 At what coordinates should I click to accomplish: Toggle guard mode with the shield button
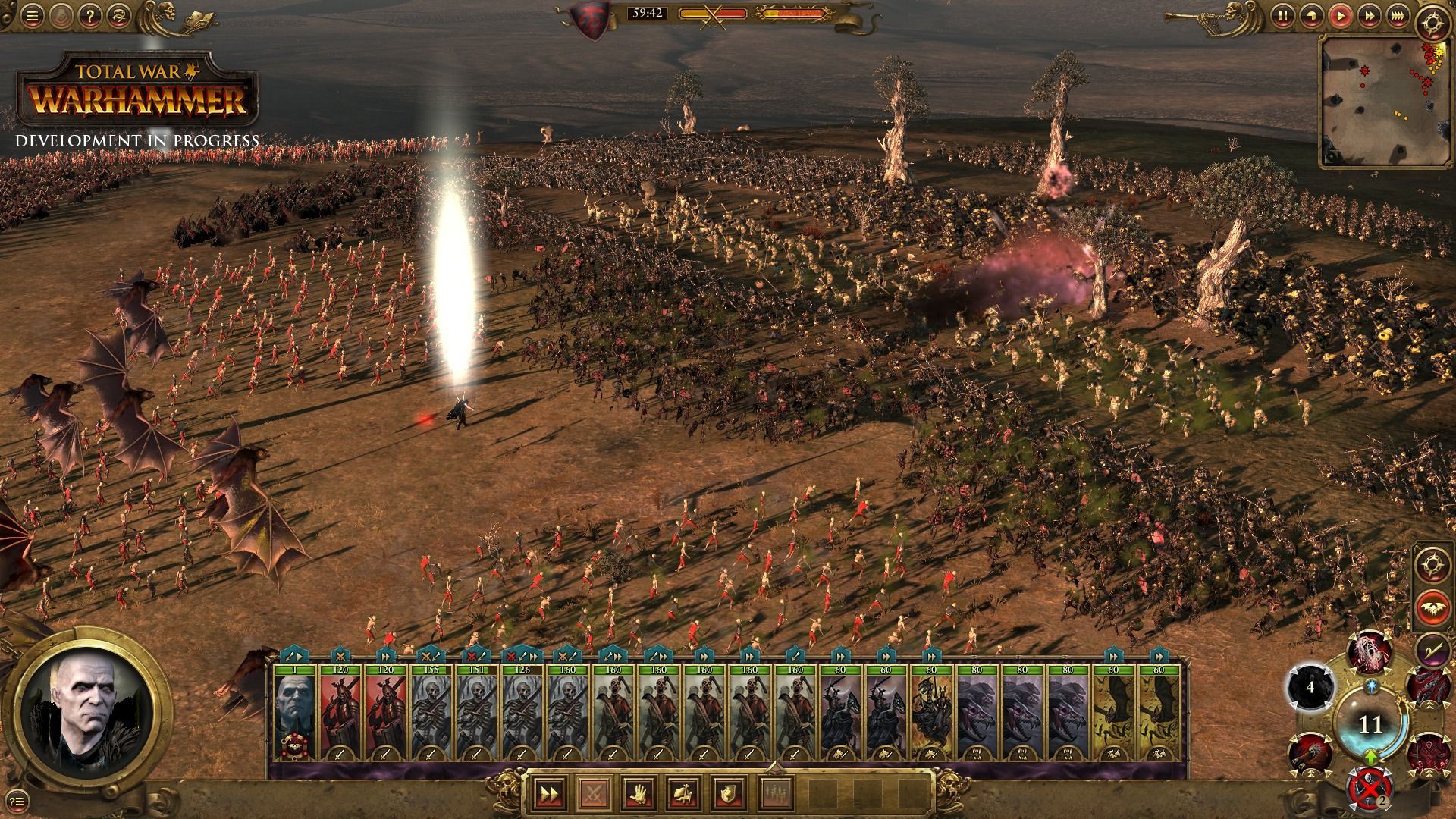click(x=727, y=793)
